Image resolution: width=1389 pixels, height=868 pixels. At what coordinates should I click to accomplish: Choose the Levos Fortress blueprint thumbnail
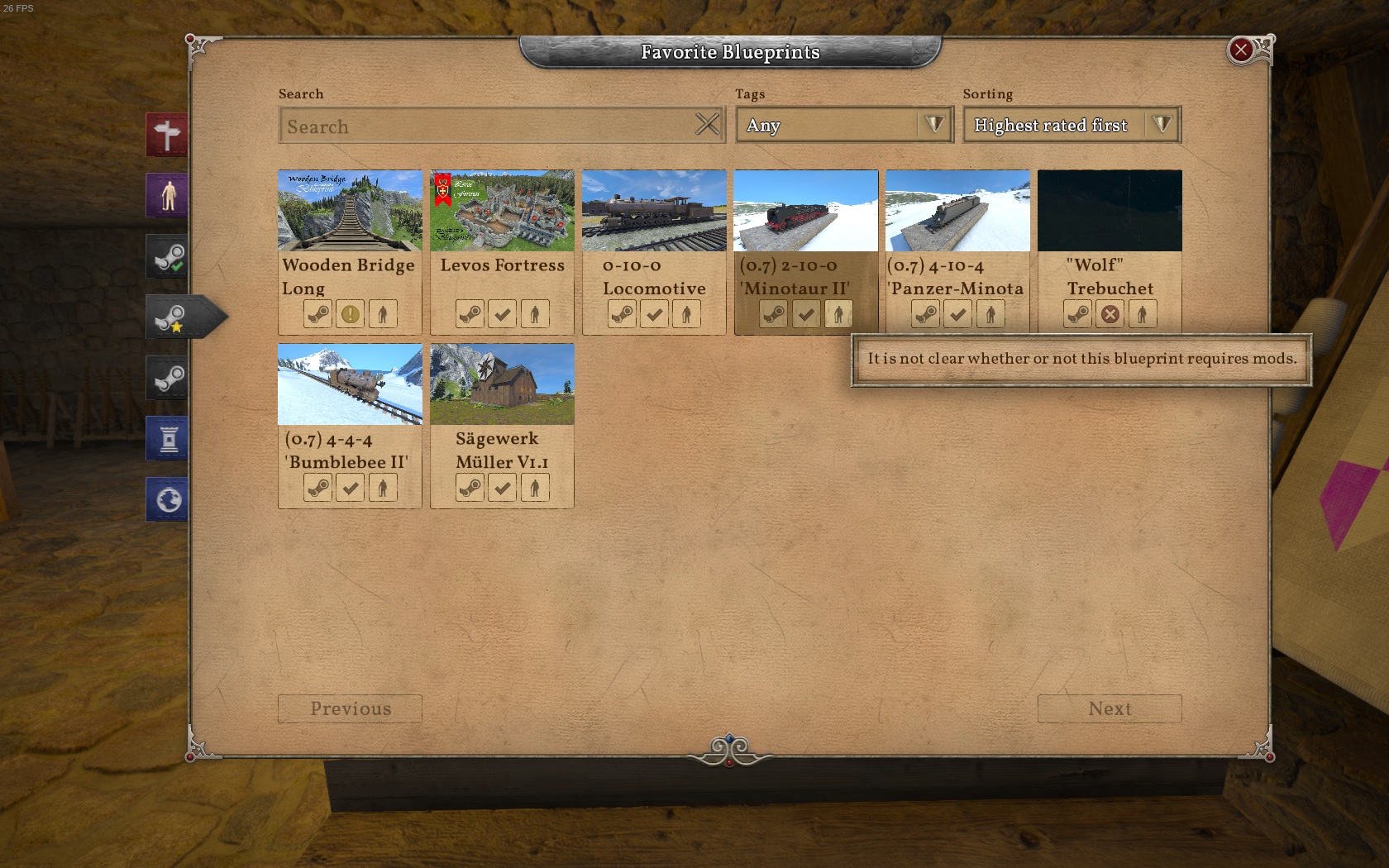(x=502, y=211)
